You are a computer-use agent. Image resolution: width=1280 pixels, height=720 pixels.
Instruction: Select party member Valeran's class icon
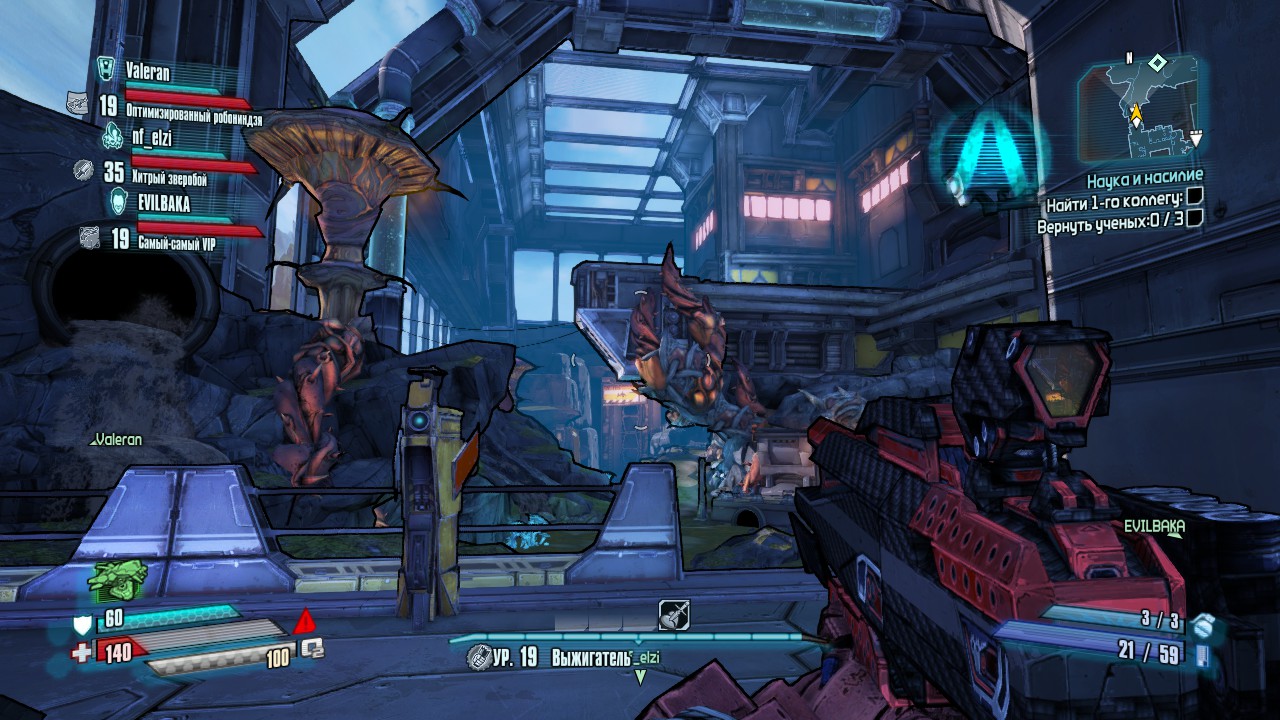click(x=105, y=68)
